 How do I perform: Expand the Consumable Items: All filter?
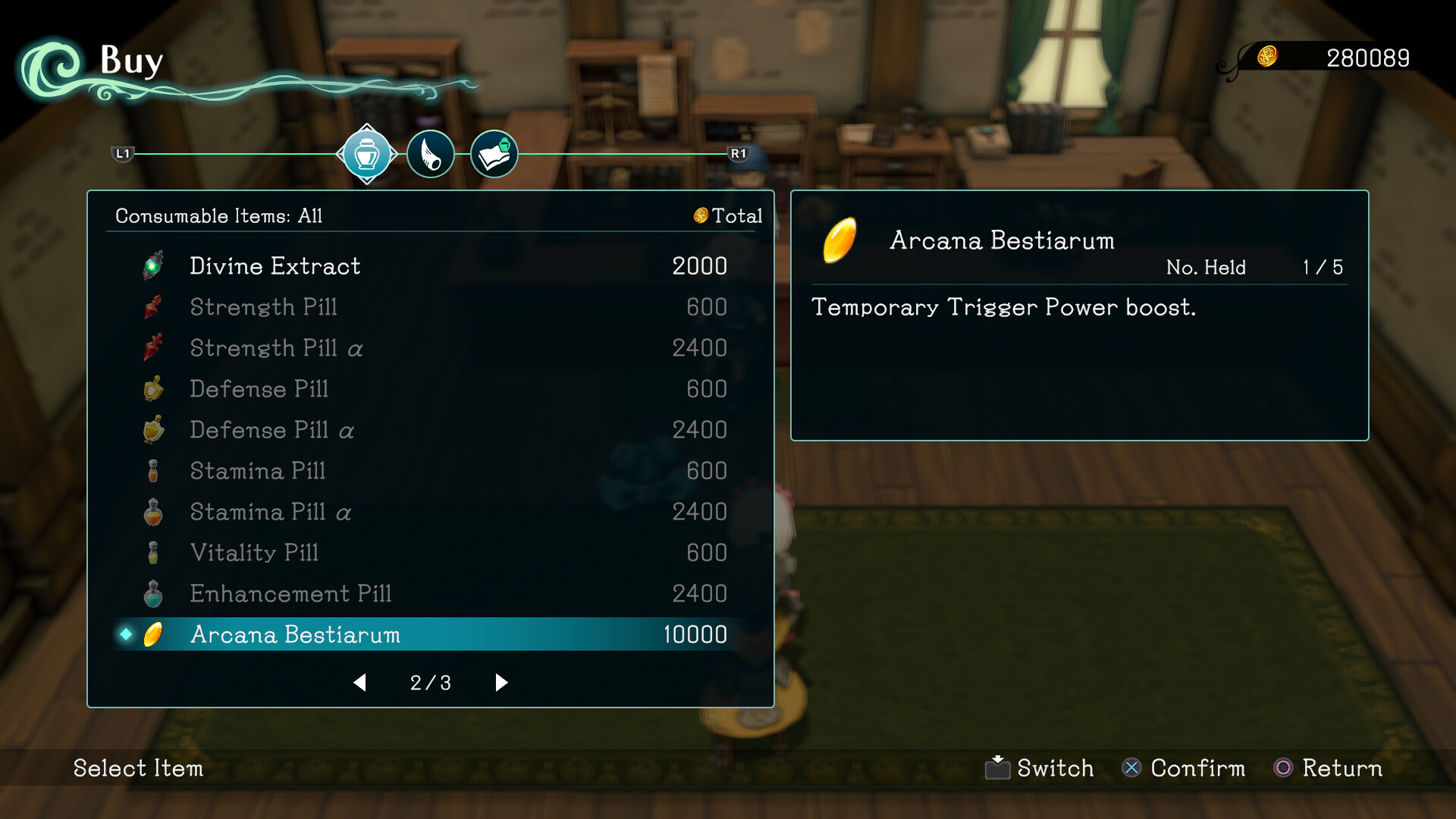[218, 215]
